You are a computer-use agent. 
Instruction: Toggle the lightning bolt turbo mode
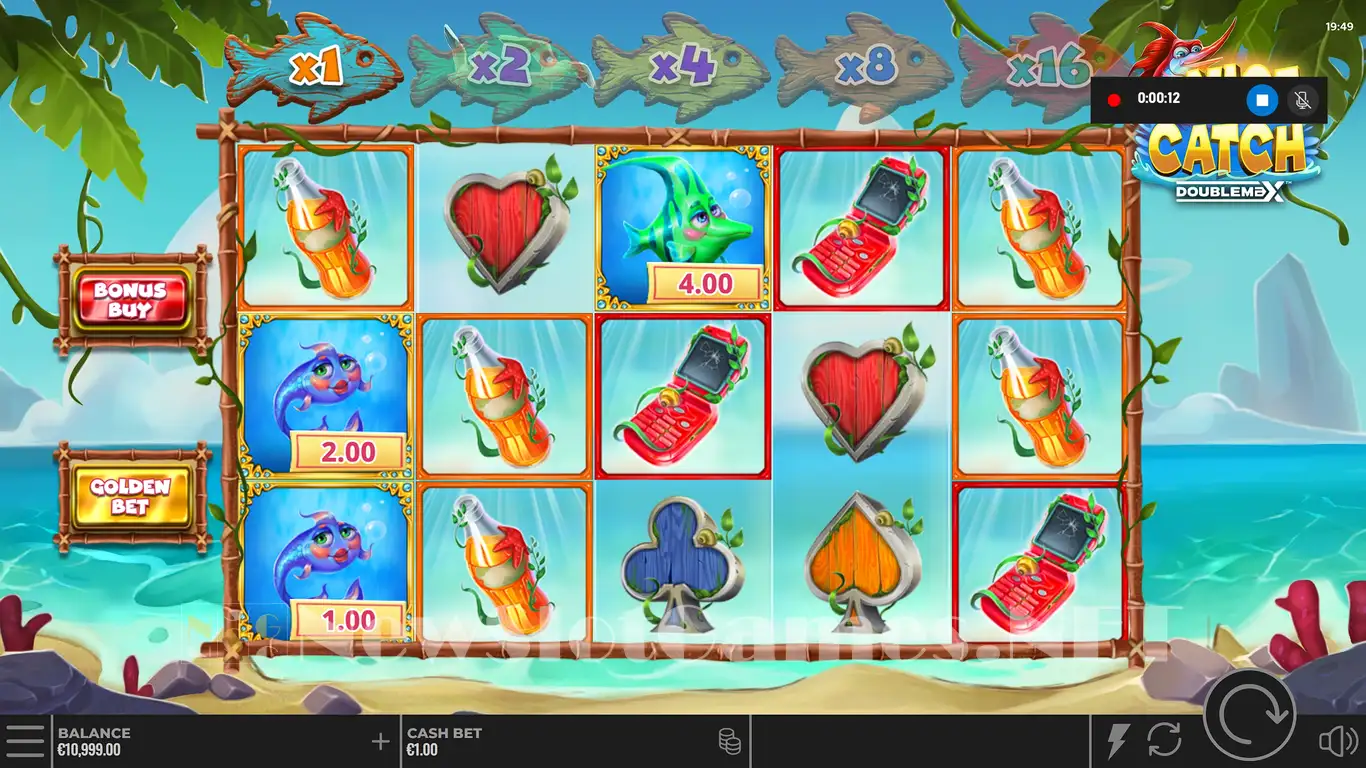click(x=1117, y=741)
